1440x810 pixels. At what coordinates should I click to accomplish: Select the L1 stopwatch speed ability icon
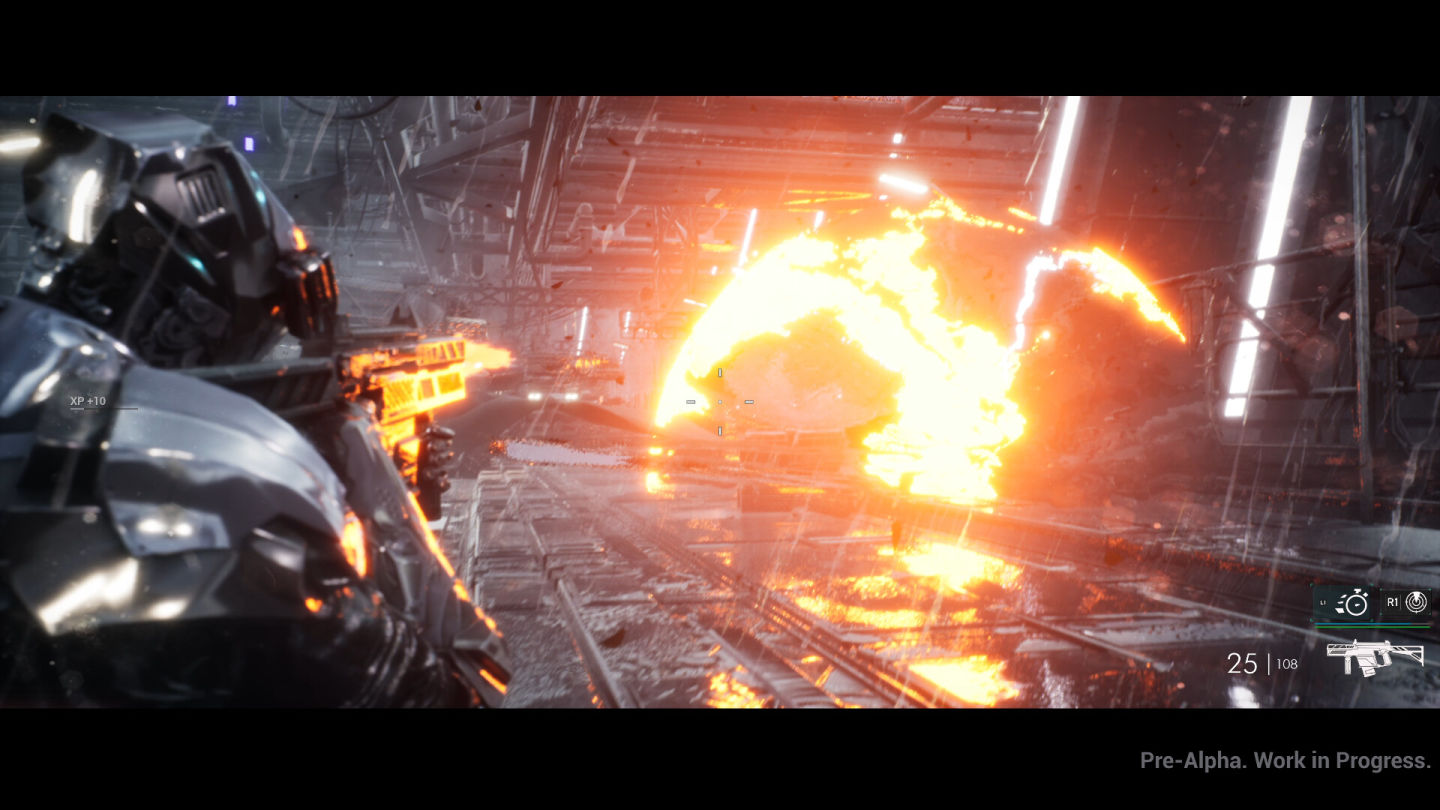coord(1356,604)
